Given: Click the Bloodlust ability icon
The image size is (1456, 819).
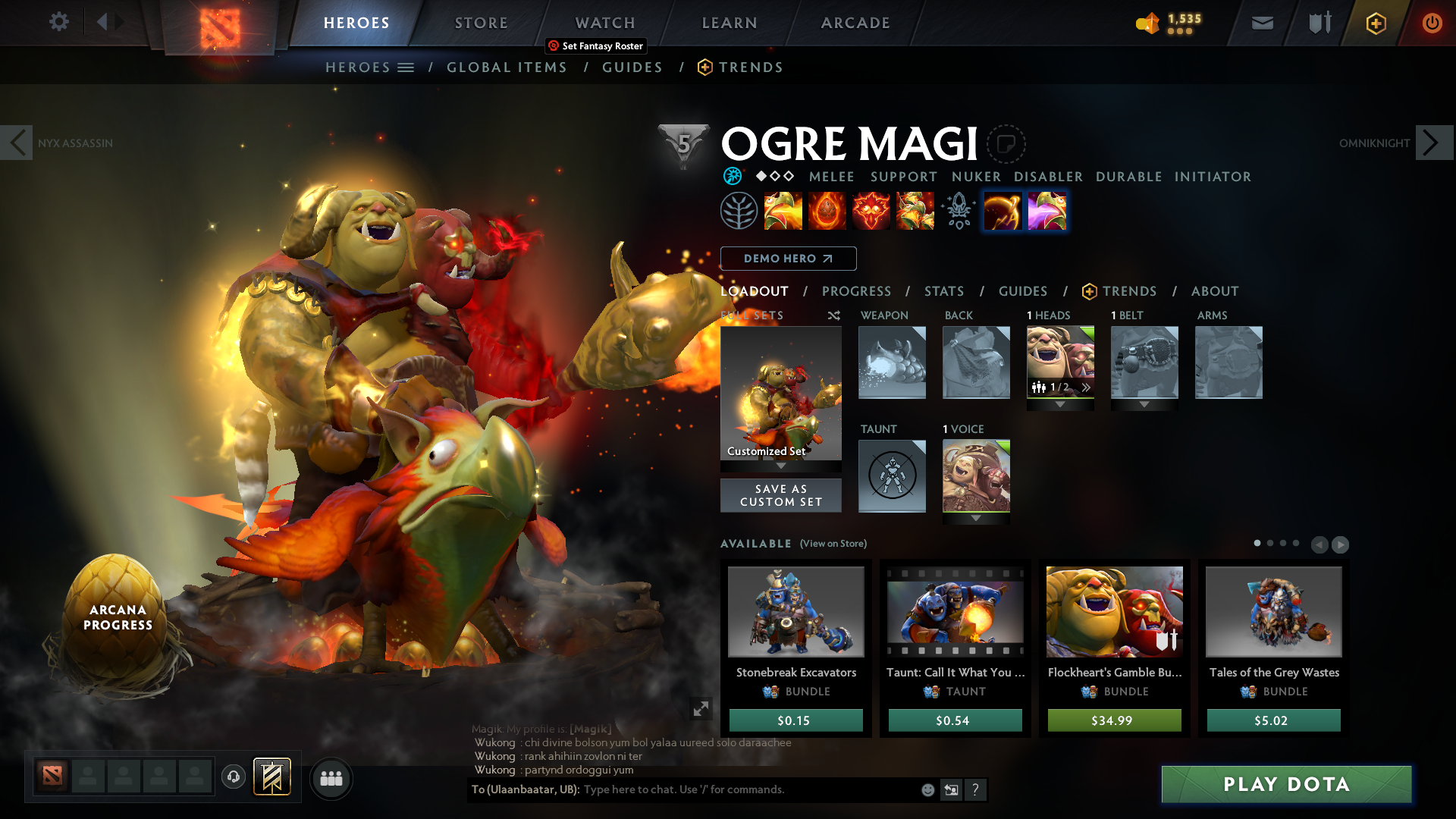Looking at the screenshot, I should 871,212.
